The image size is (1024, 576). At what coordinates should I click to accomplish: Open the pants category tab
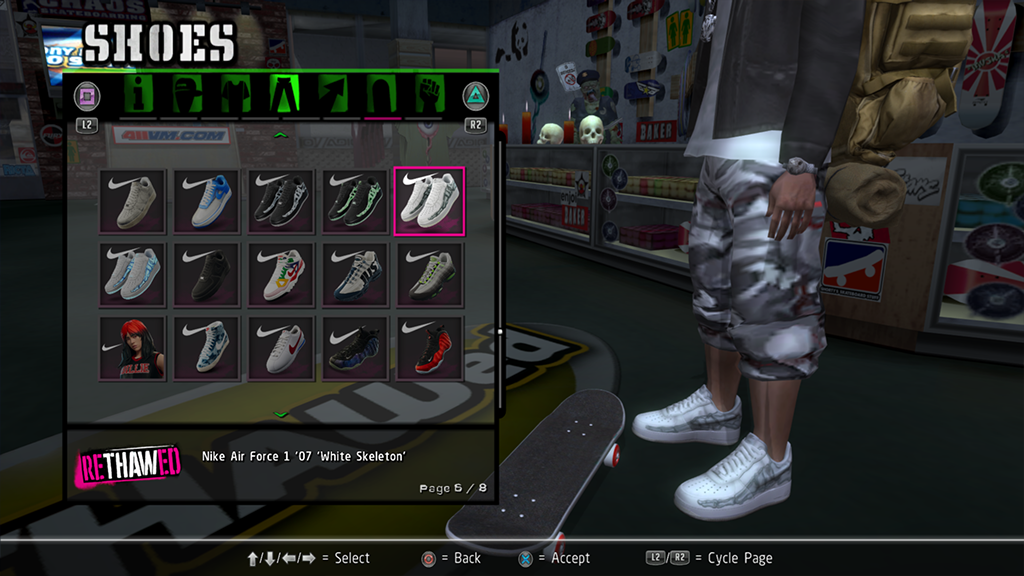[x=284, y=95]
